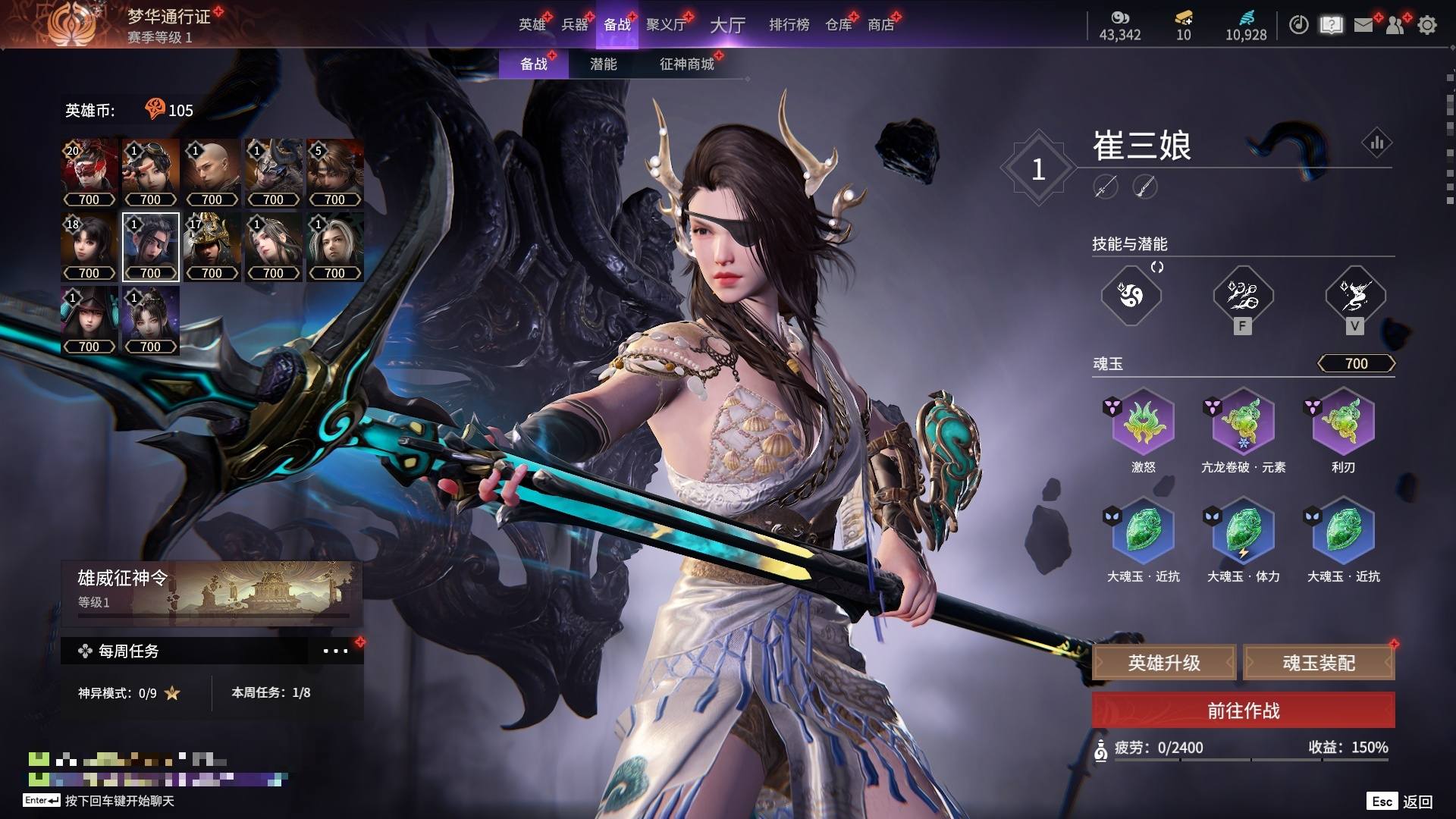The image size is (1456, 819).
Task: Start battle with 前往作战 button
Action: click(x=1243, y=711)
